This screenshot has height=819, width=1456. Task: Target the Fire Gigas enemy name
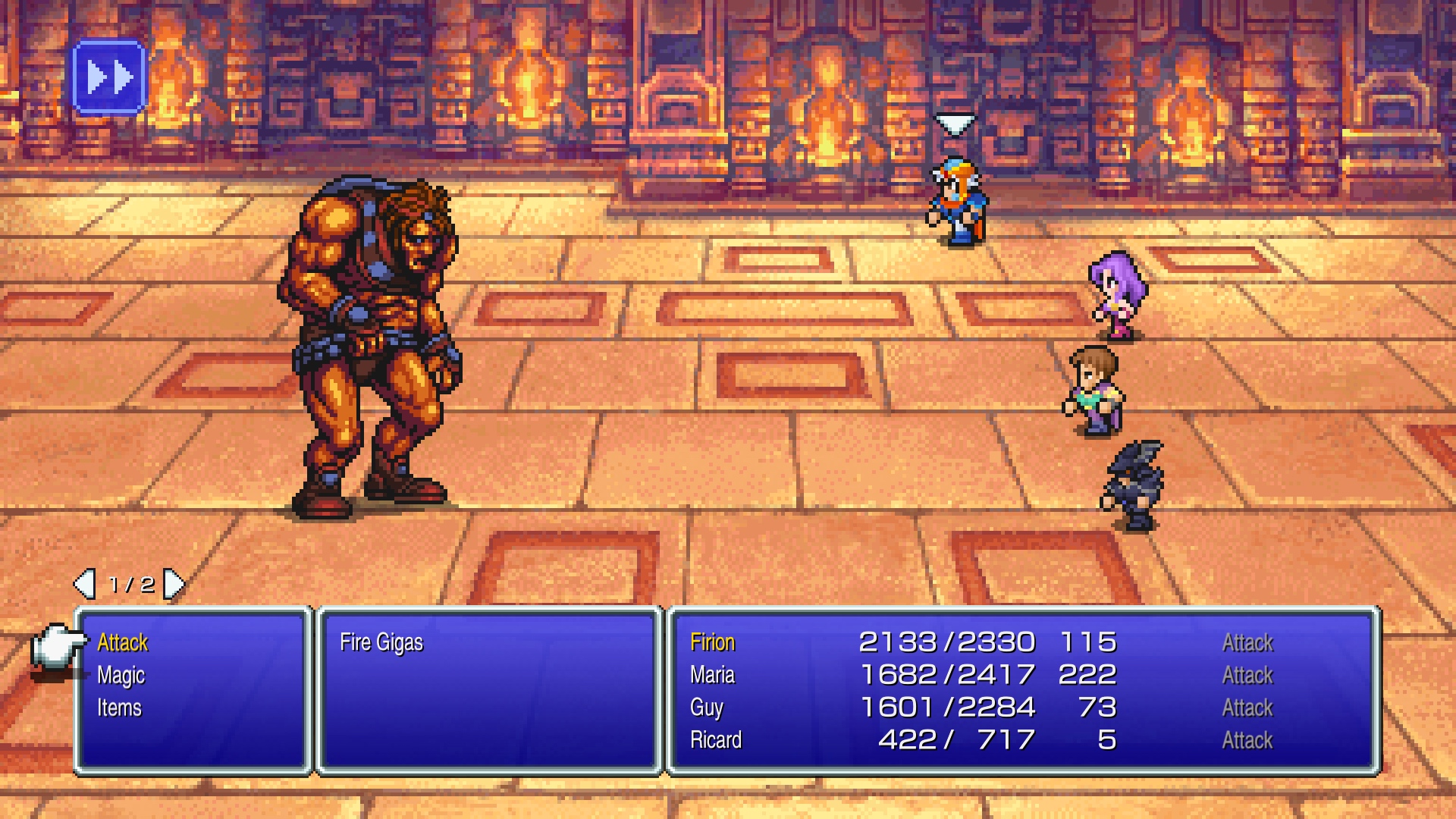tap(381, 643)
